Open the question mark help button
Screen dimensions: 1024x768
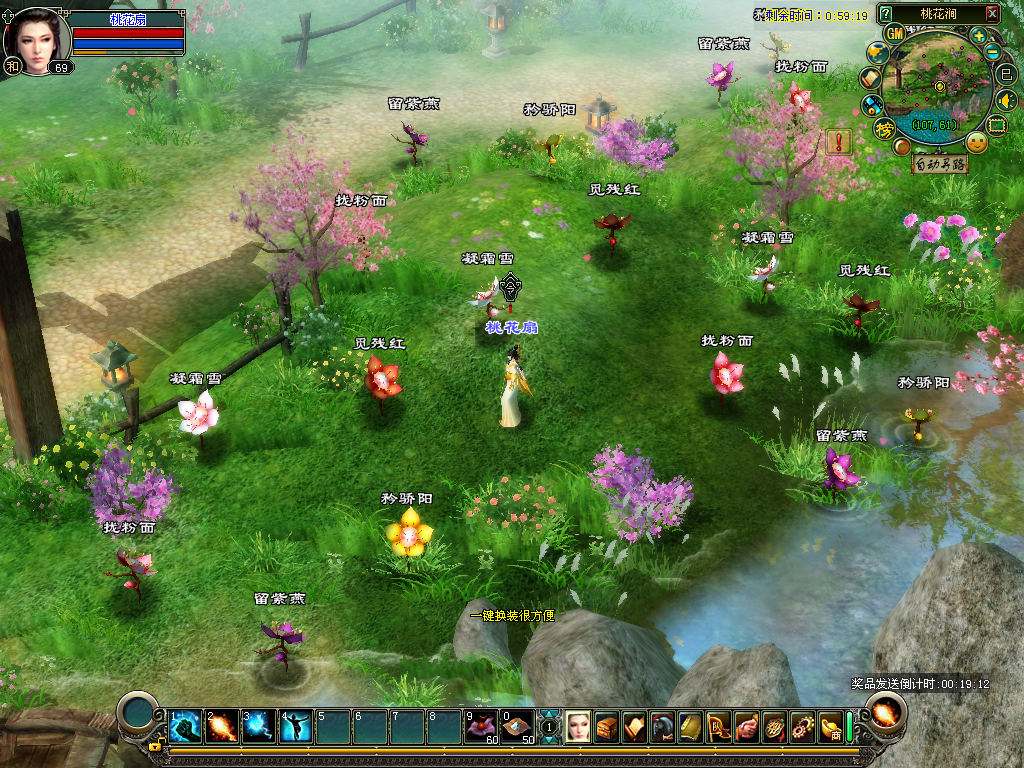pyautogui.click(x=885, y=14)
